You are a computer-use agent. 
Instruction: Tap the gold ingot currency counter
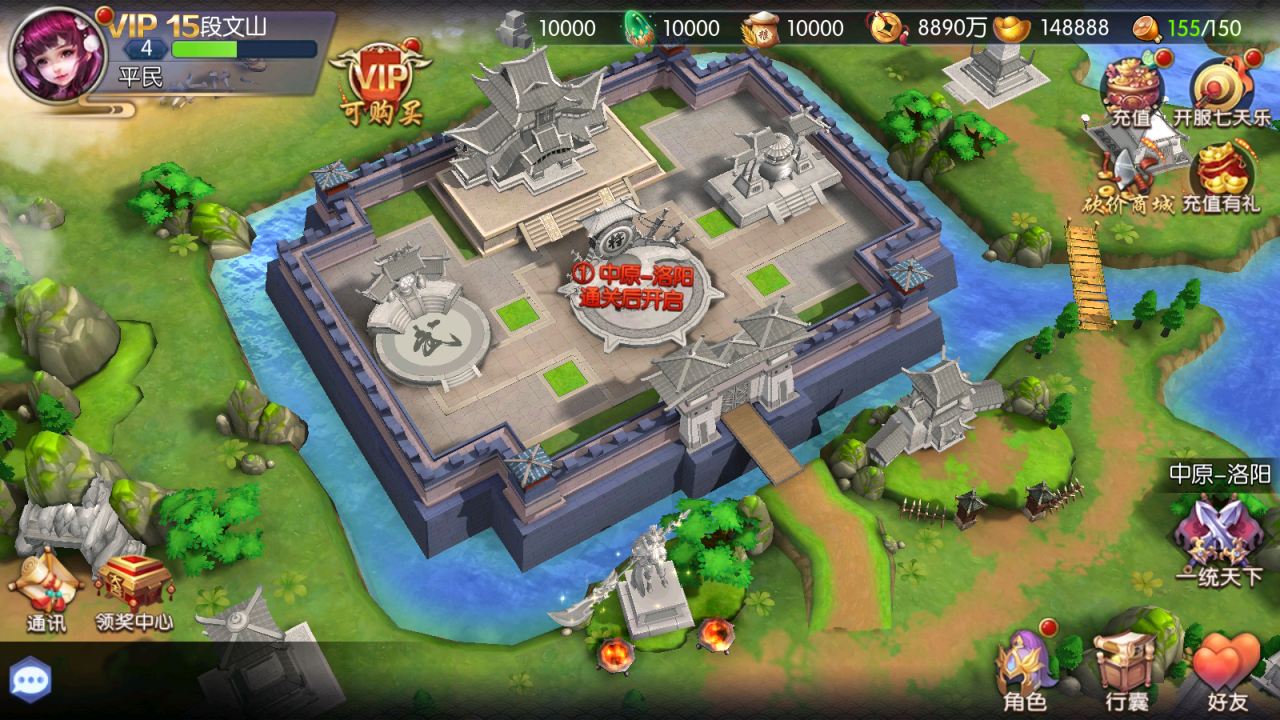1052,28
